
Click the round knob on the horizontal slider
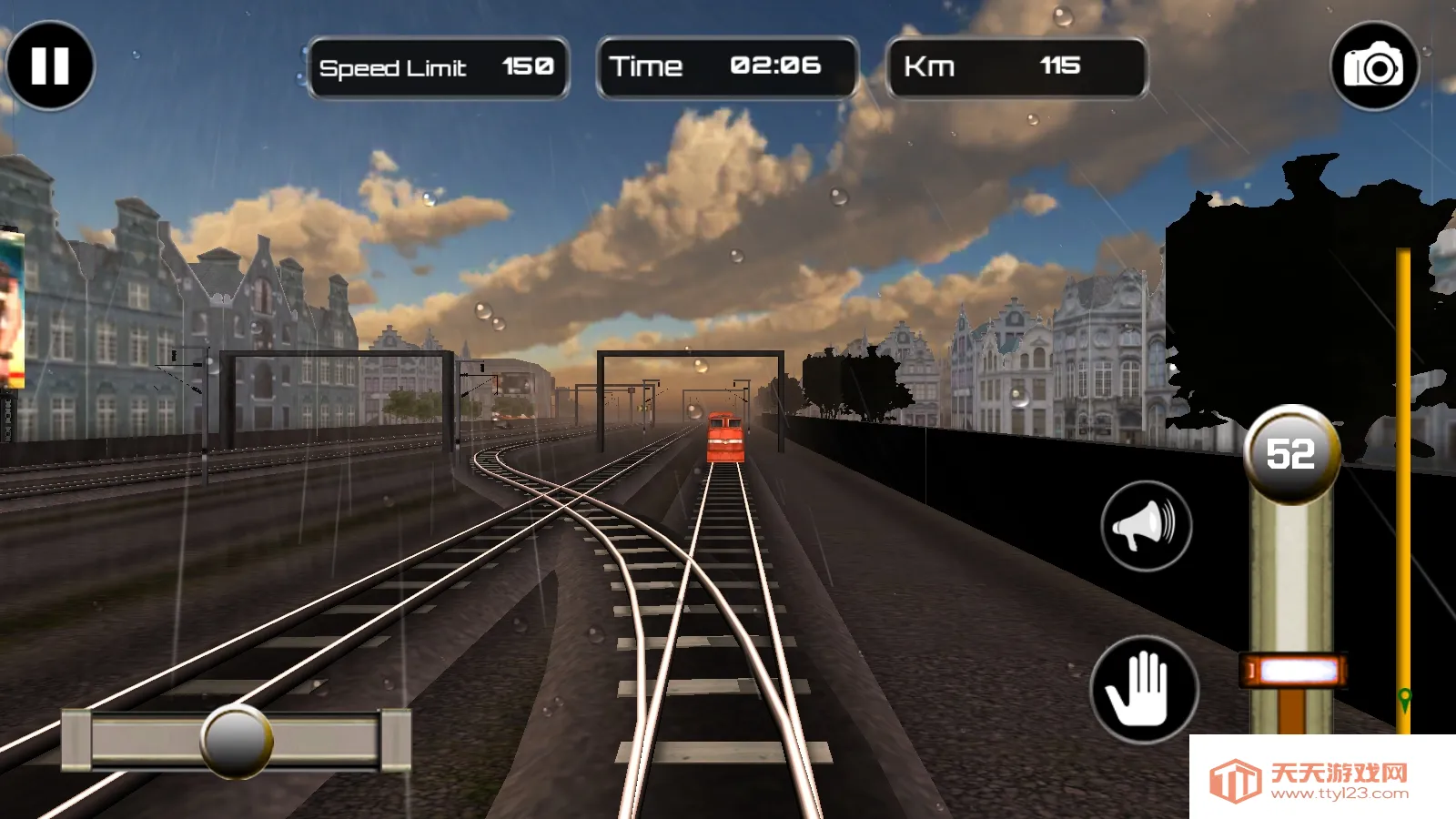(237, 741)
